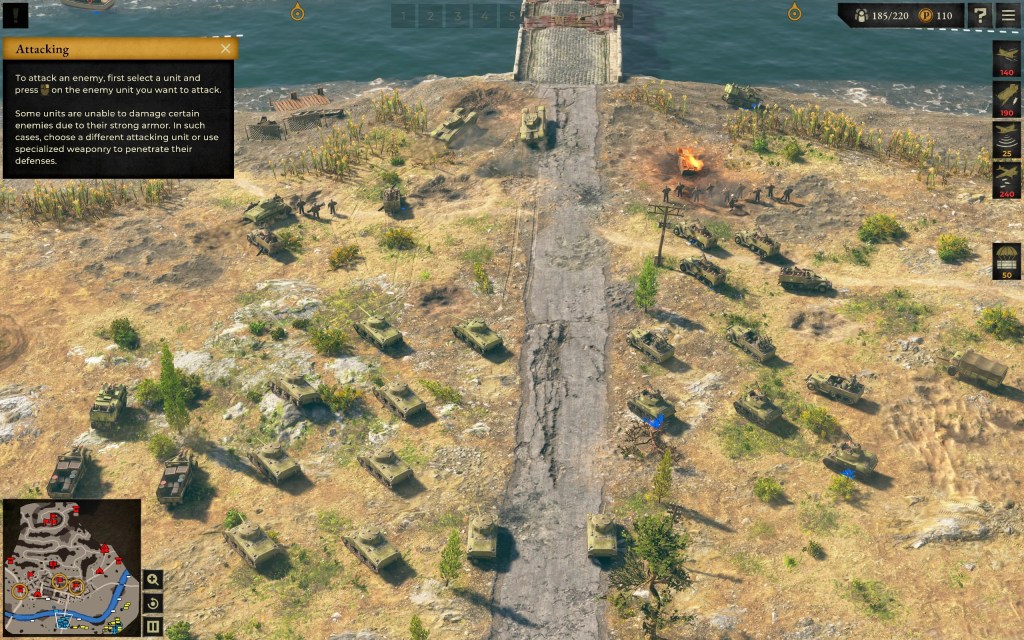This screenshot has width=1024, height=640.
Task: Select control group 1
Action: (x=403, y=16)
